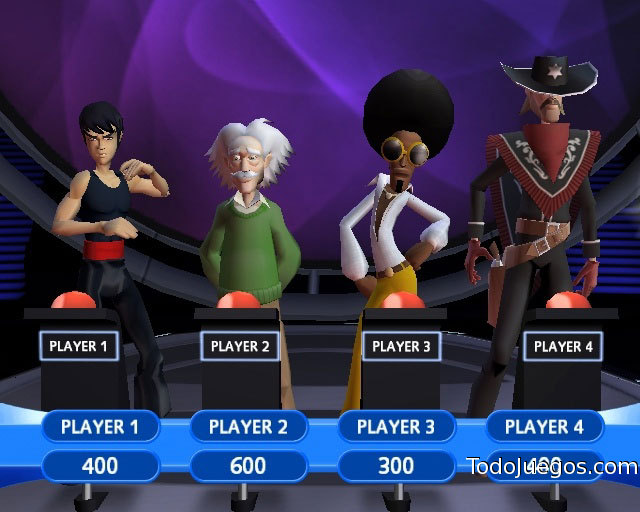Viewport: 640px width, 512px height.
Task: Click the blue PLAYER 3 scoreboard banner
Action: [396, 427]
